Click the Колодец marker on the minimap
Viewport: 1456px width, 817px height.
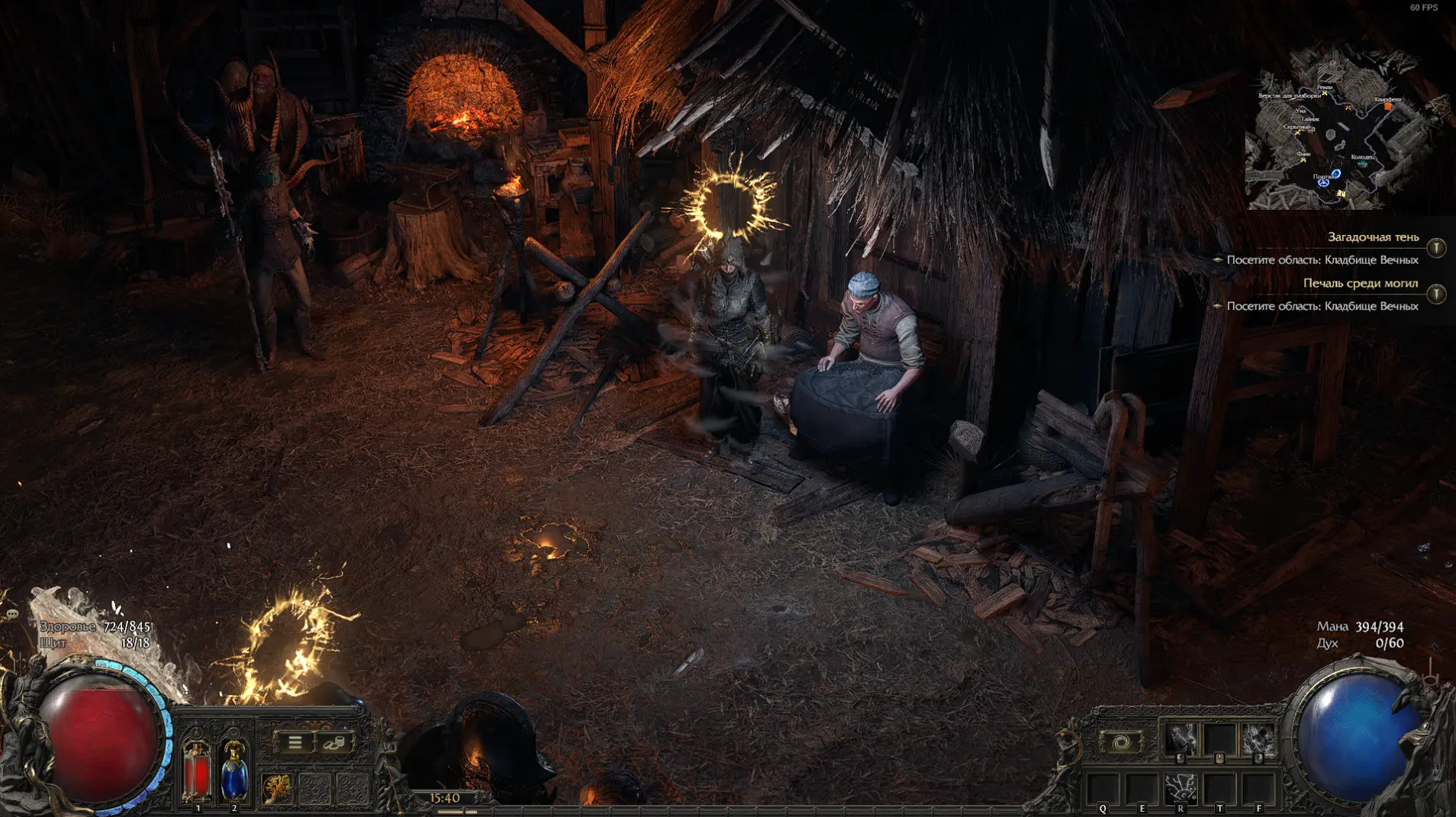click(1362, 162)
